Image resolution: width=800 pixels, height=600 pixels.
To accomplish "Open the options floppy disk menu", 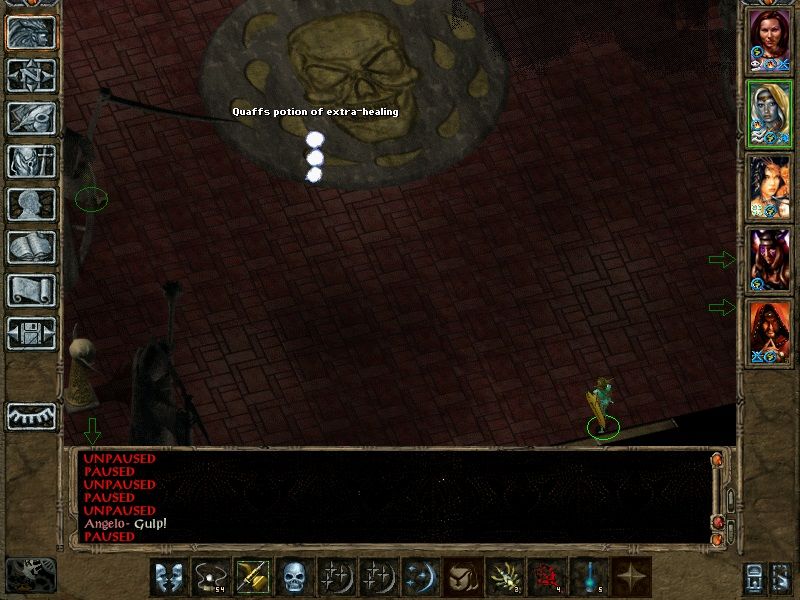I will pos(32,333).
